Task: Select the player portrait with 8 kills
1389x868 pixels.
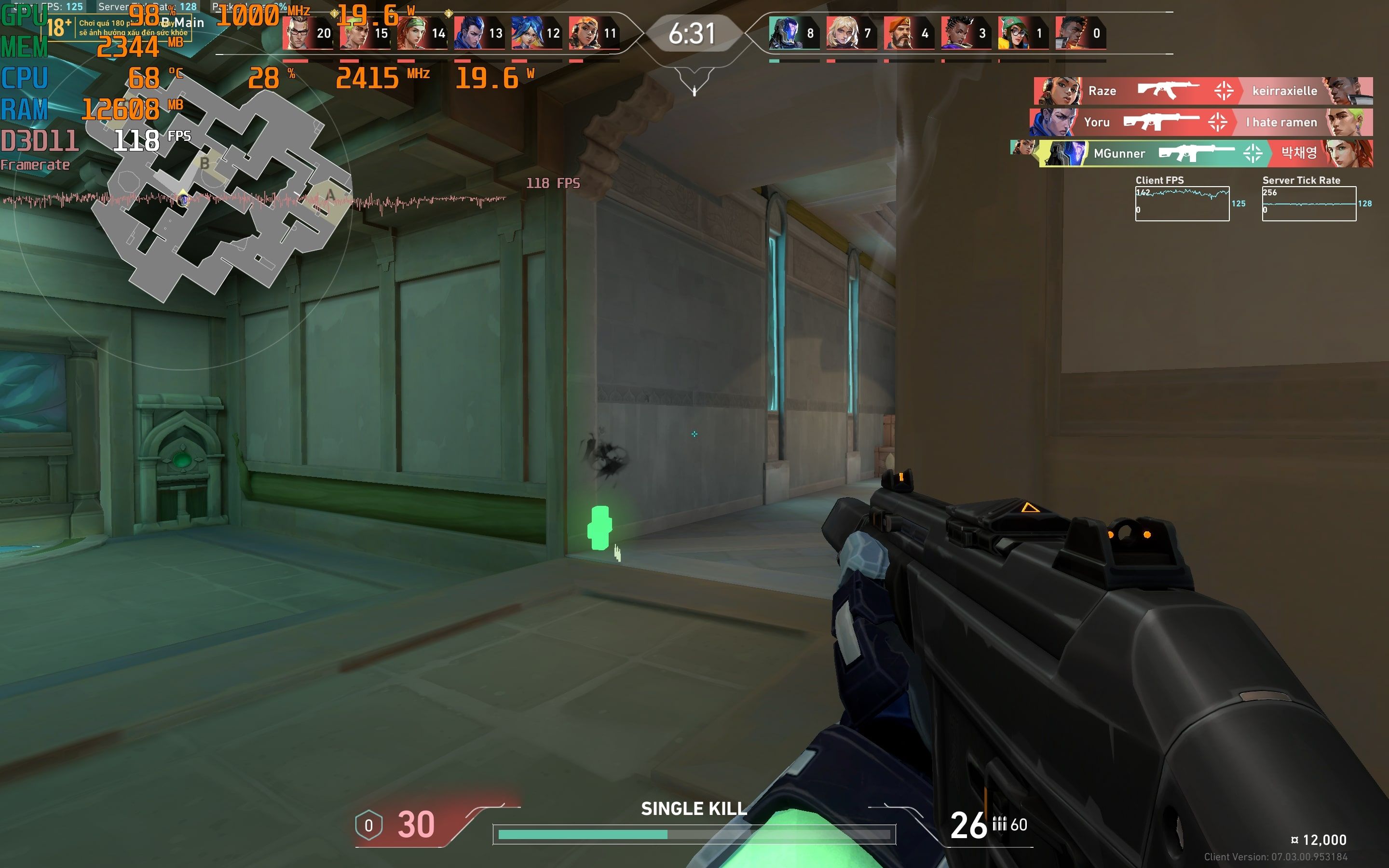Action: pyautogui.click(x=785, y=33)
